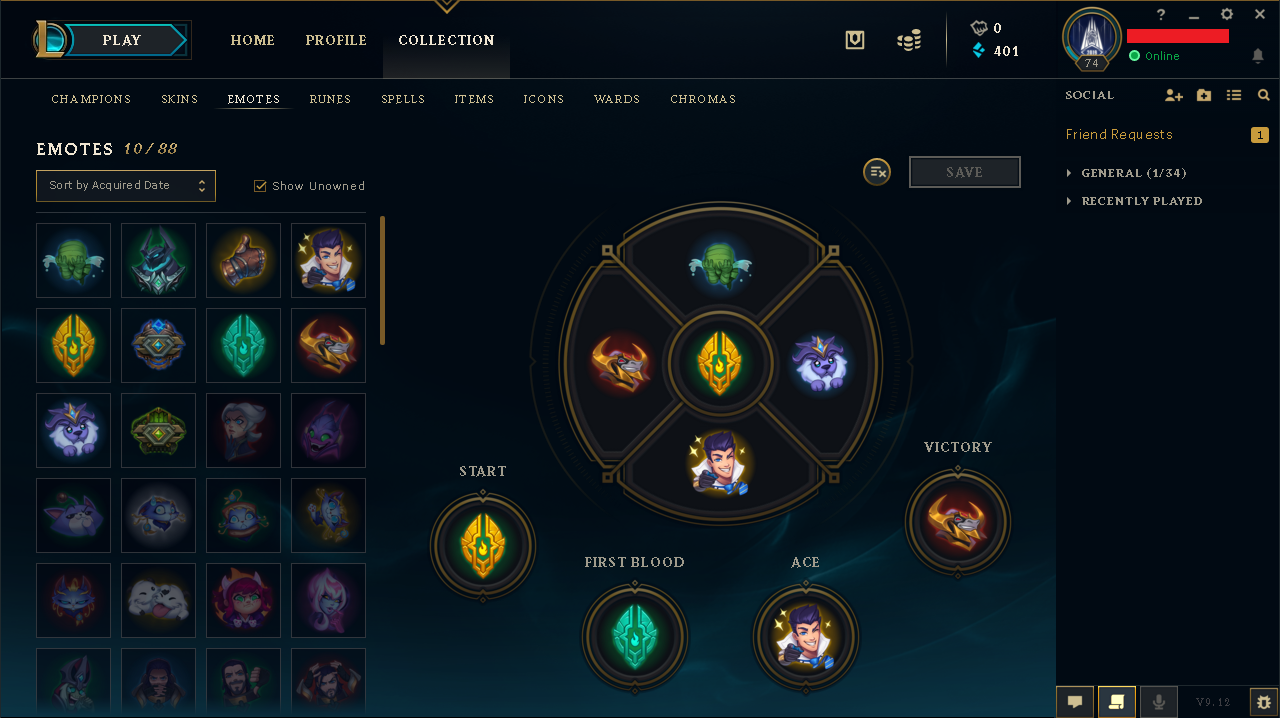Image resolution: width=1280 pixels, height=718 pixels.
Task: Expand the GENERAL friends group
Action: point(1134,173)
